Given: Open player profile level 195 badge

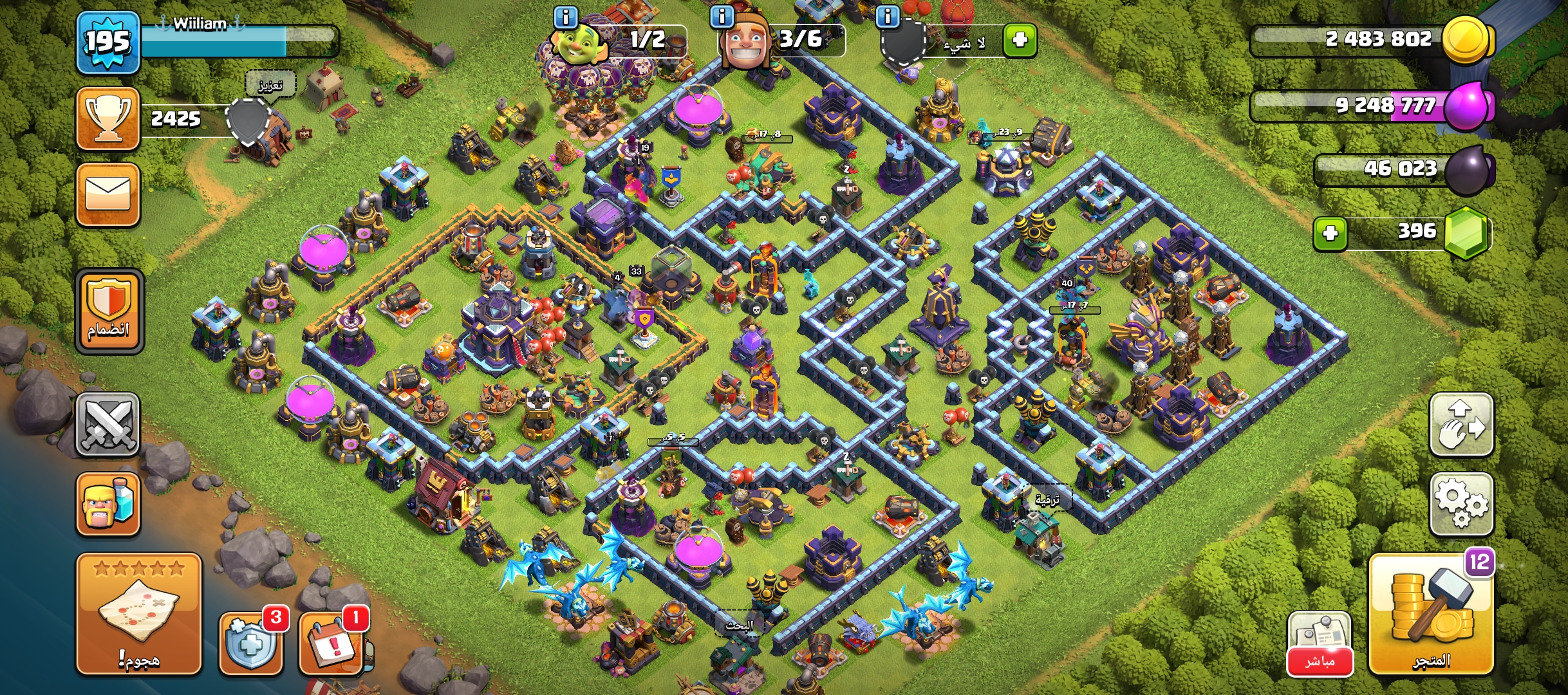Looking at the screenshot, I should point(107,42).
